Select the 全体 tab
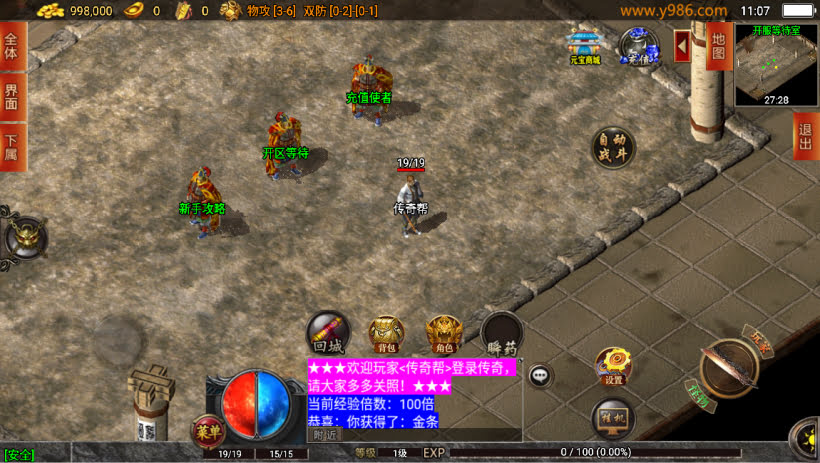This screenshot has width=820, height=463. [x=12, y=46]
